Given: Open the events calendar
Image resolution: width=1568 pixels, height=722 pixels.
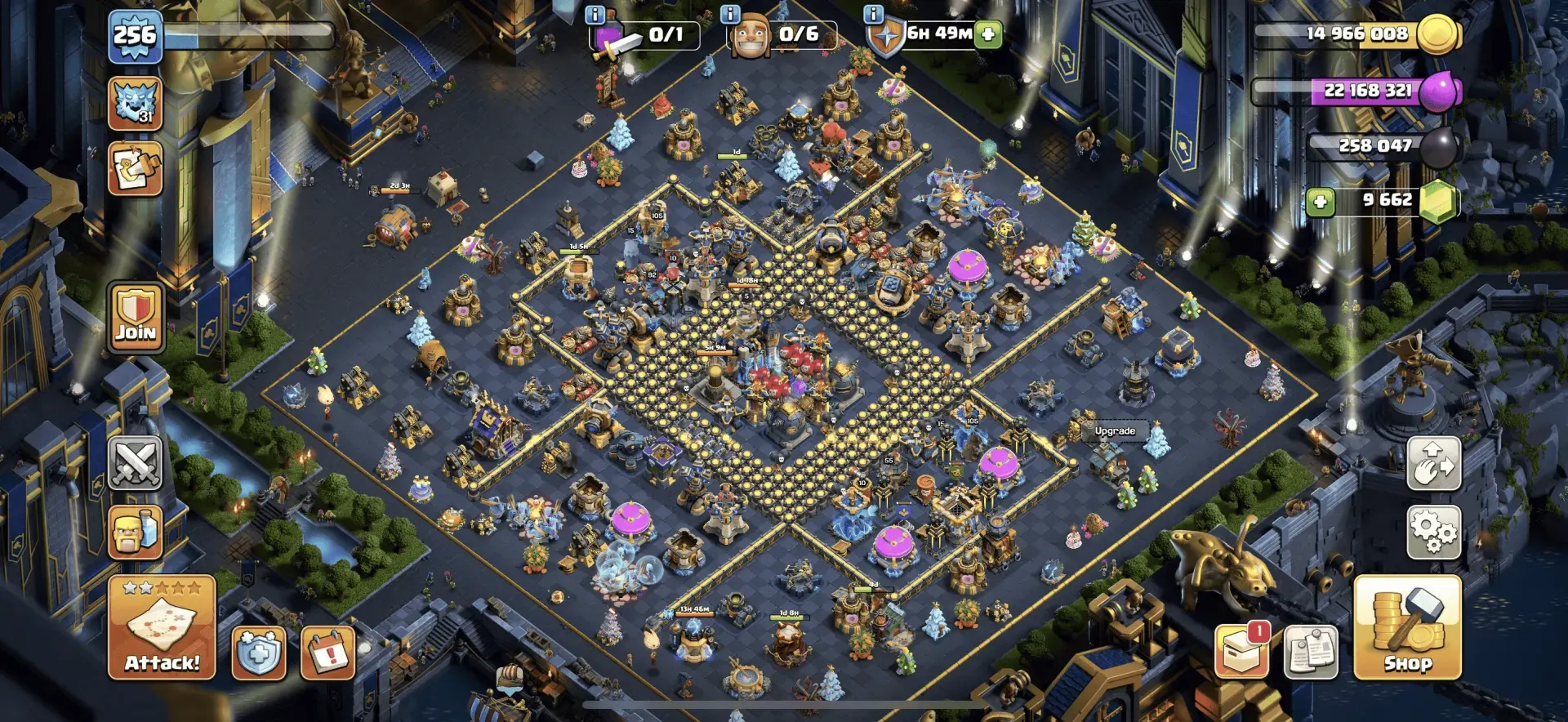Looking at the screenshot, I should [x=327, y=653].
